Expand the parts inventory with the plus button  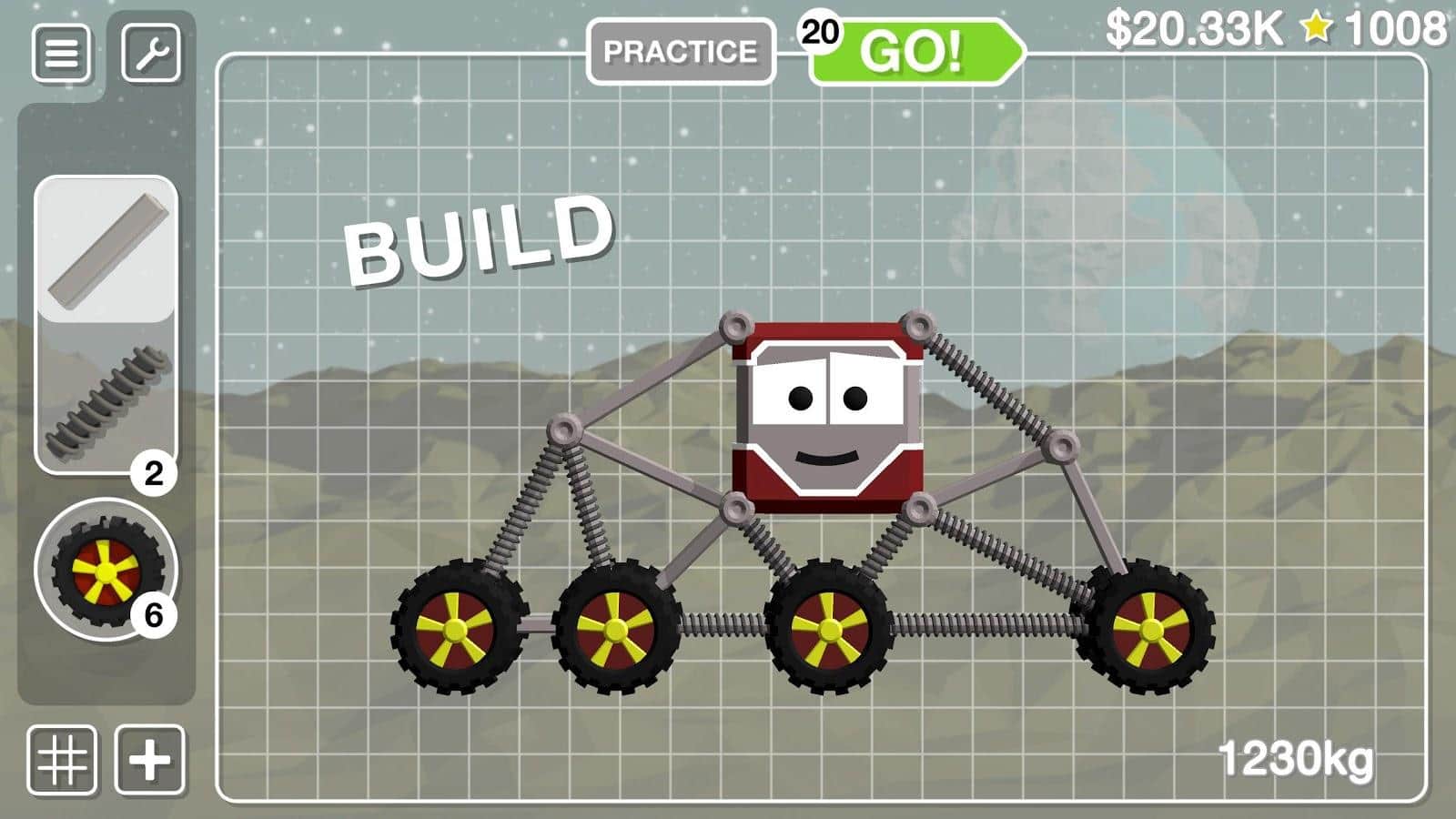pos(150,758)
